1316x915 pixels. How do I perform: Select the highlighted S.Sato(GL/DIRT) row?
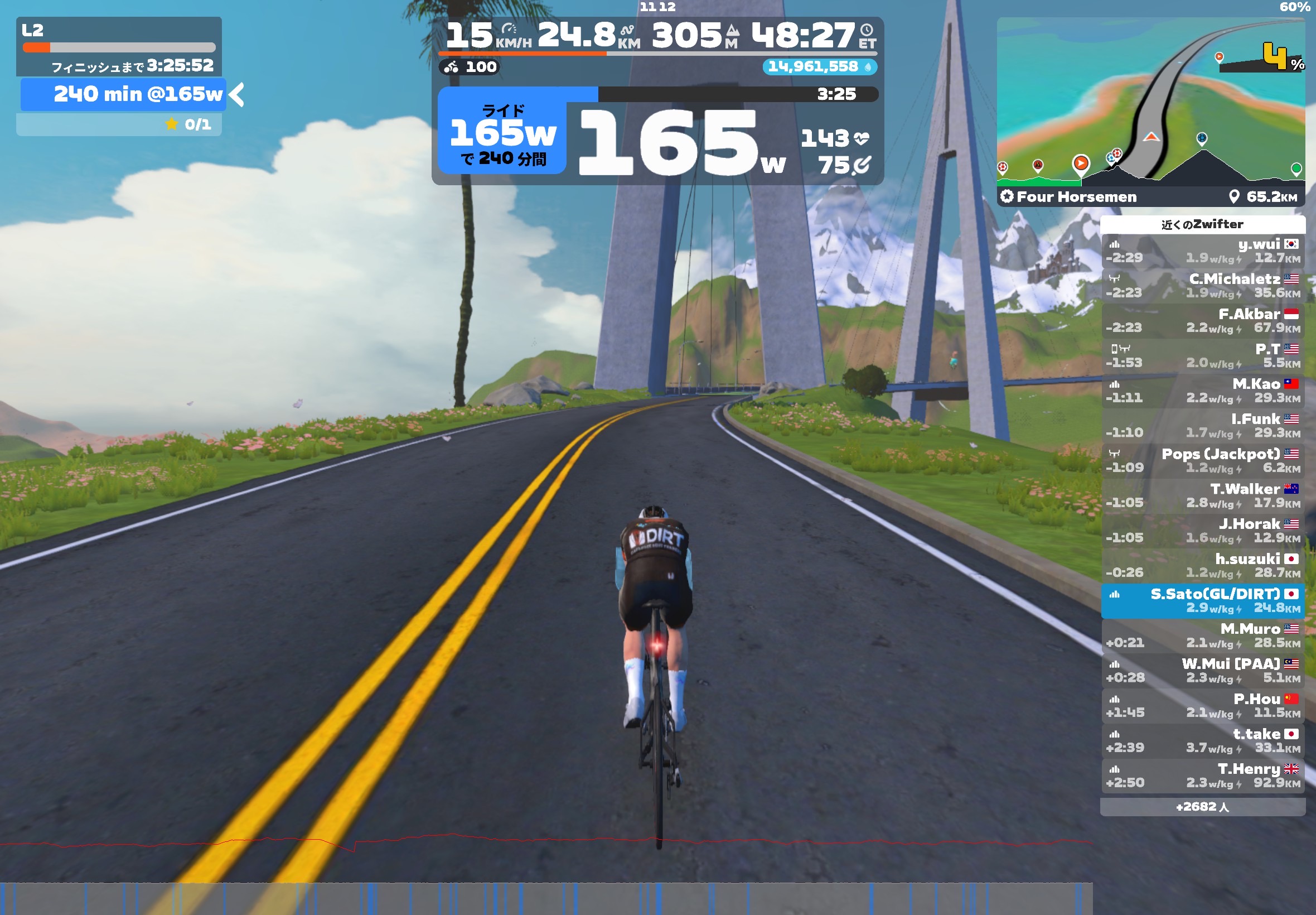[x=1202, y=600]
